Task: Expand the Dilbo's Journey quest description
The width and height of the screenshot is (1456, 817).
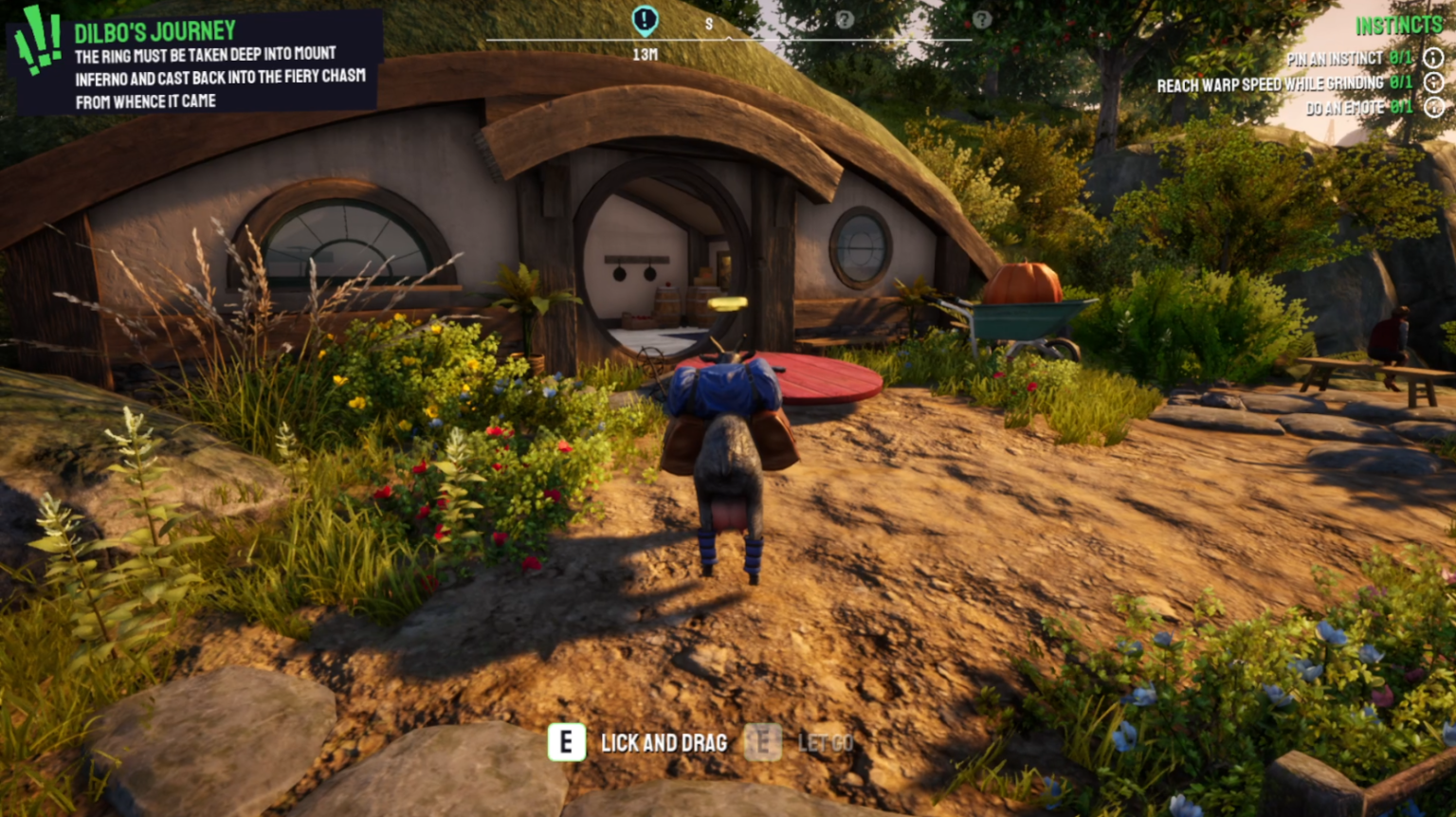Action: (x=220, y=79)
